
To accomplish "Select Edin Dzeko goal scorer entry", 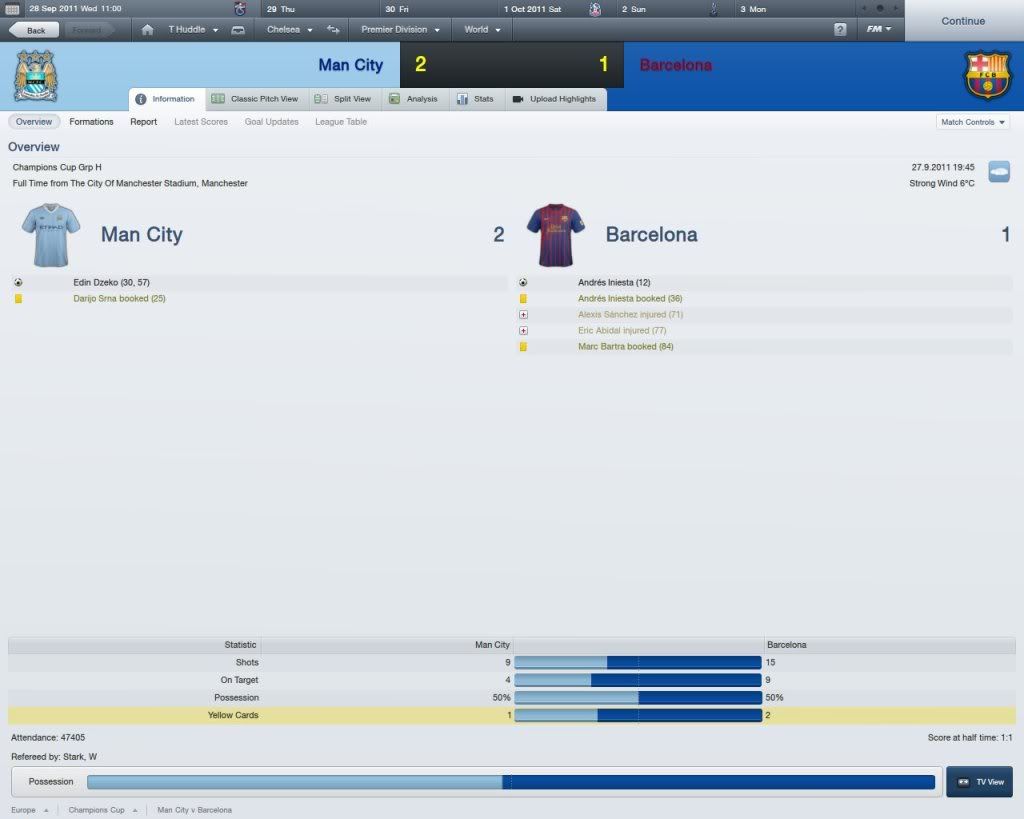I will click(x=111, y=283).
